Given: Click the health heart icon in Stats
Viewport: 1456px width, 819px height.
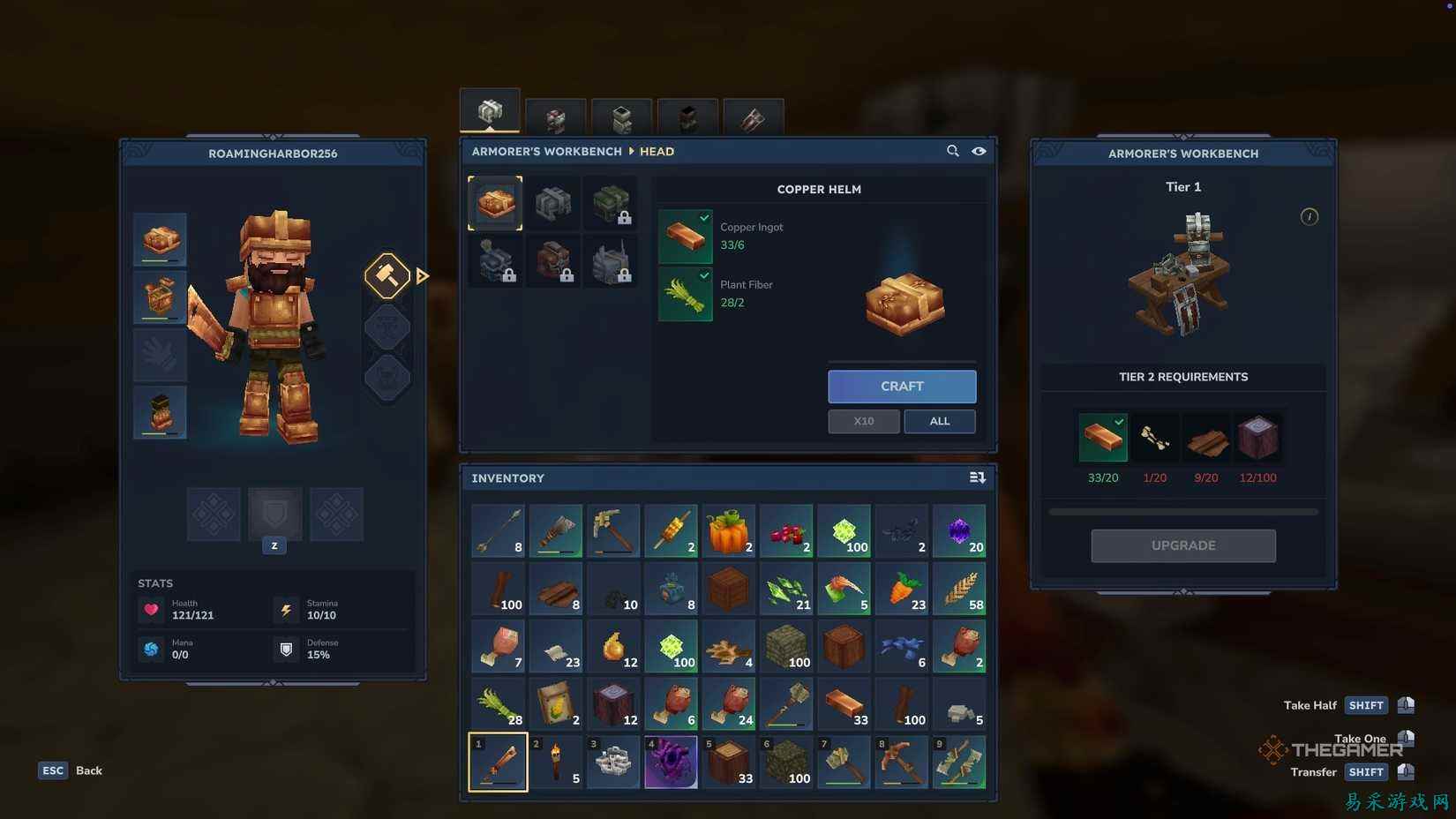Looking at the screenshot, I should tap(152, 609).
